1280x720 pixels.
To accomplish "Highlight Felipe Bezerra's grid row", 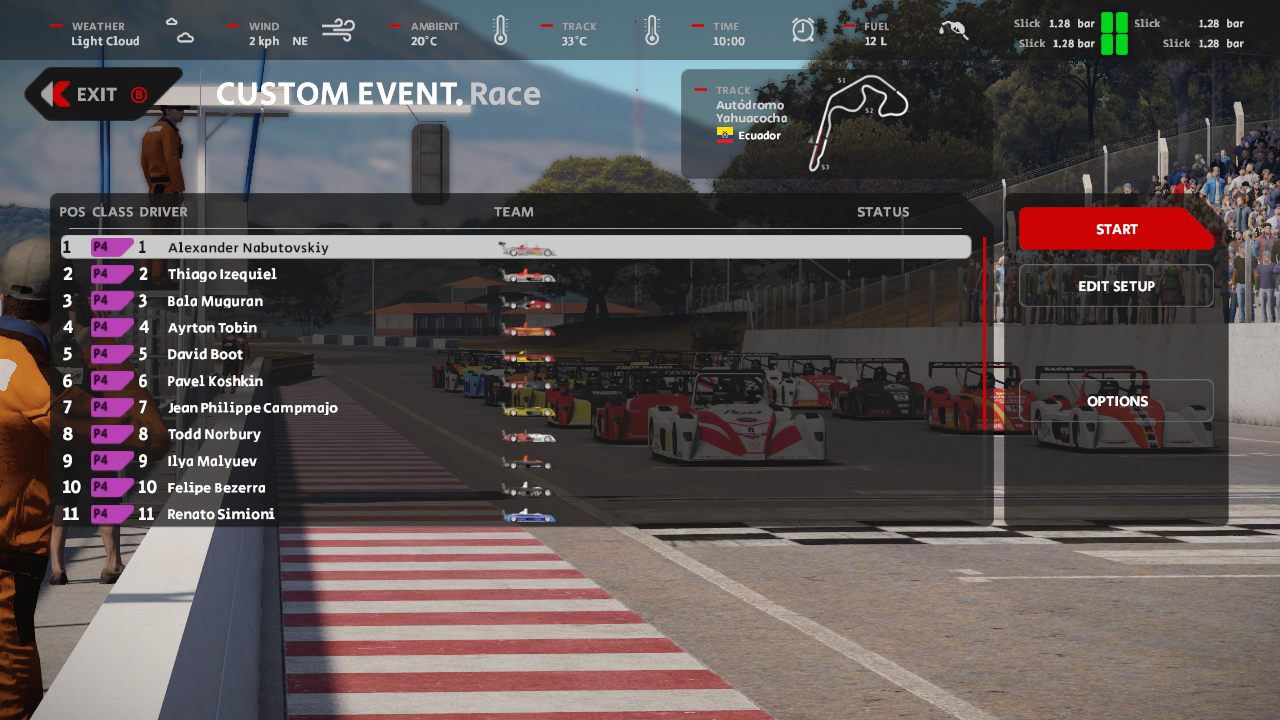I will click(216, 488).
